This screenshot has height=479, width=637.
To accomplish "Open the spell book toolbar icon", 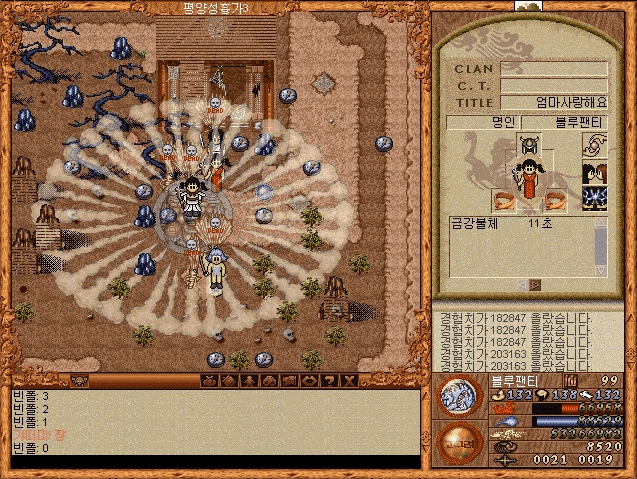I will pos(229,381).
